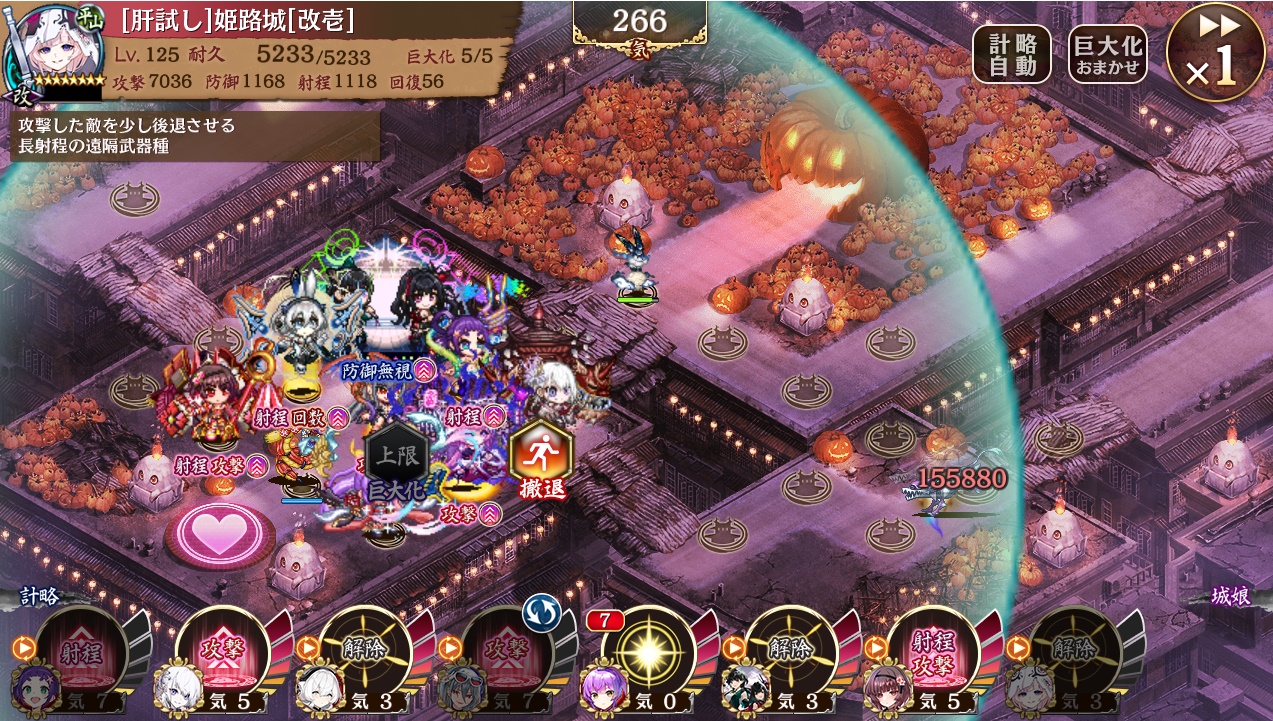Click the 上限 巨大化 enlarge button

coord(396,463)
